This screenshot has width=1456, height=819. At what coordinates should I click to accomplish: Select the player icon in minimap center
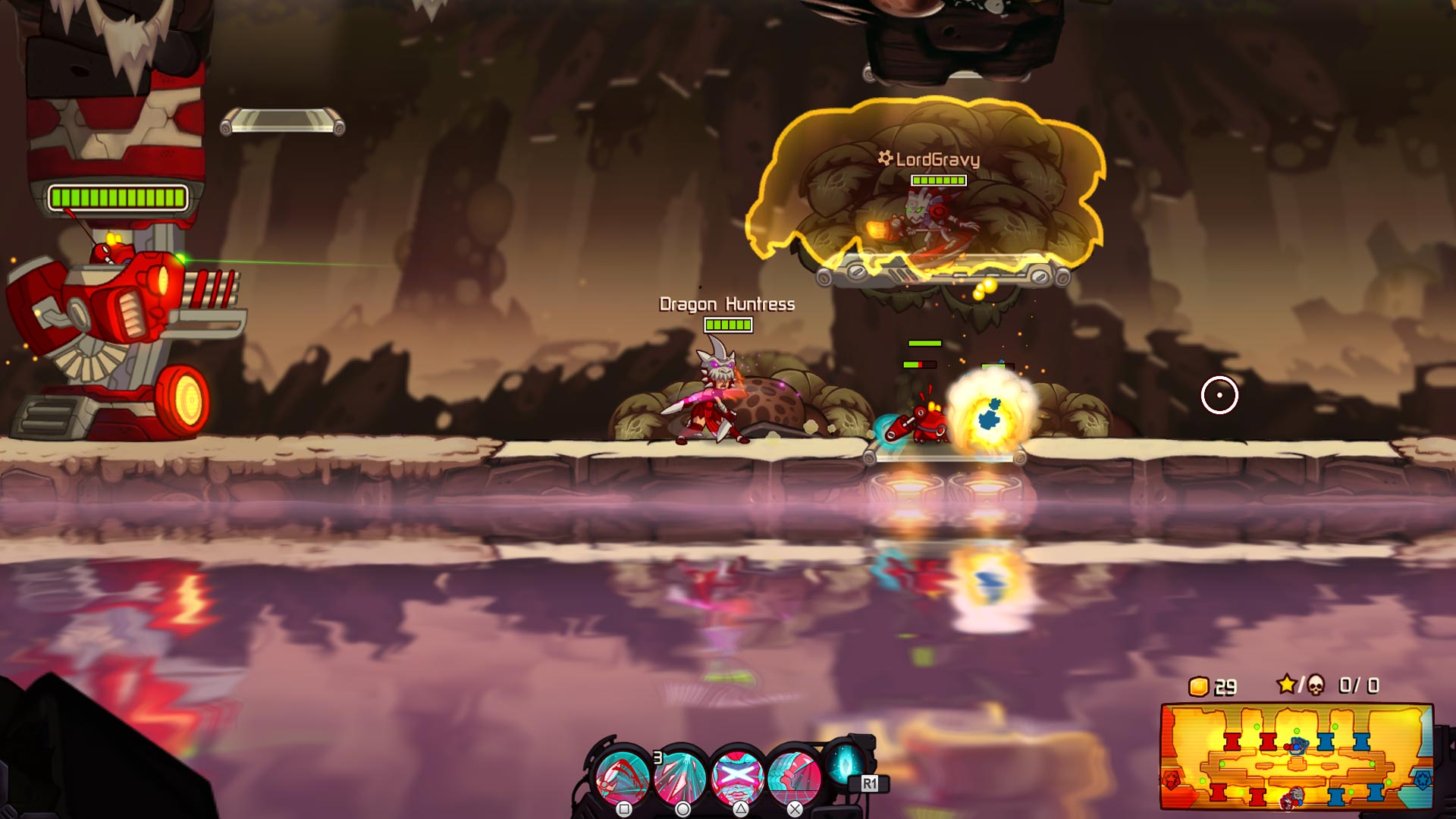click(1298, 746)
